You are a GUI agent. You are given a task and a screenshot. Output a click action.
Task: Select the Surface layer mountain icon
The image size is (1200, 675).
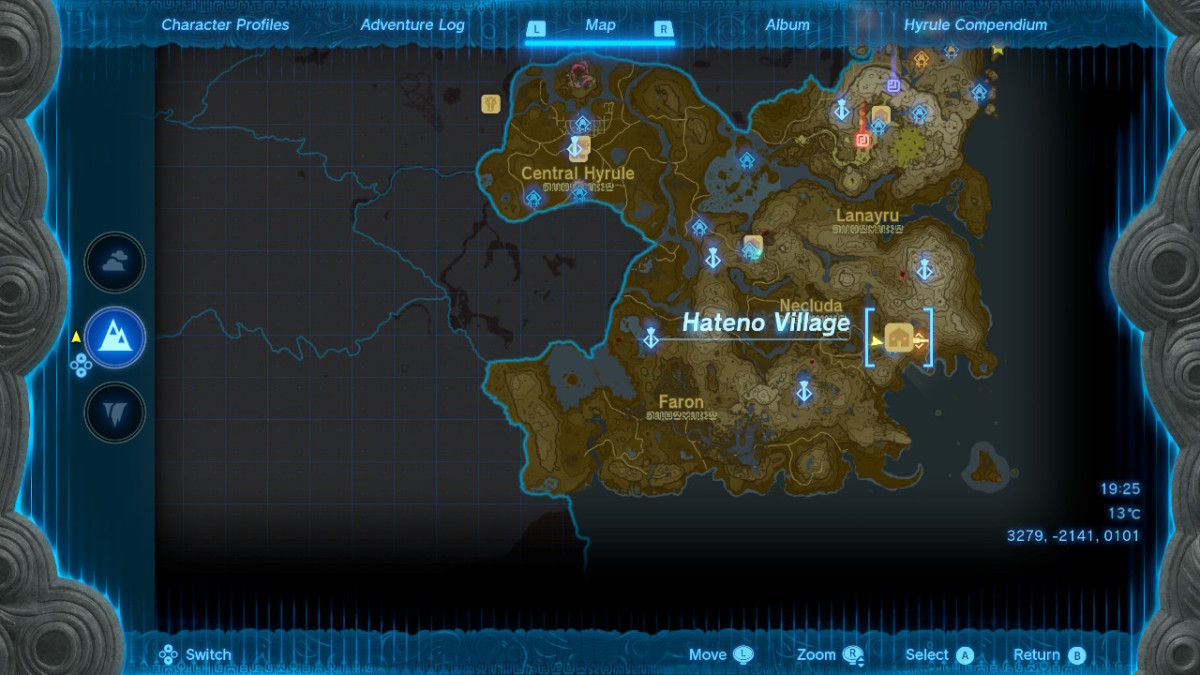(115, 338)
